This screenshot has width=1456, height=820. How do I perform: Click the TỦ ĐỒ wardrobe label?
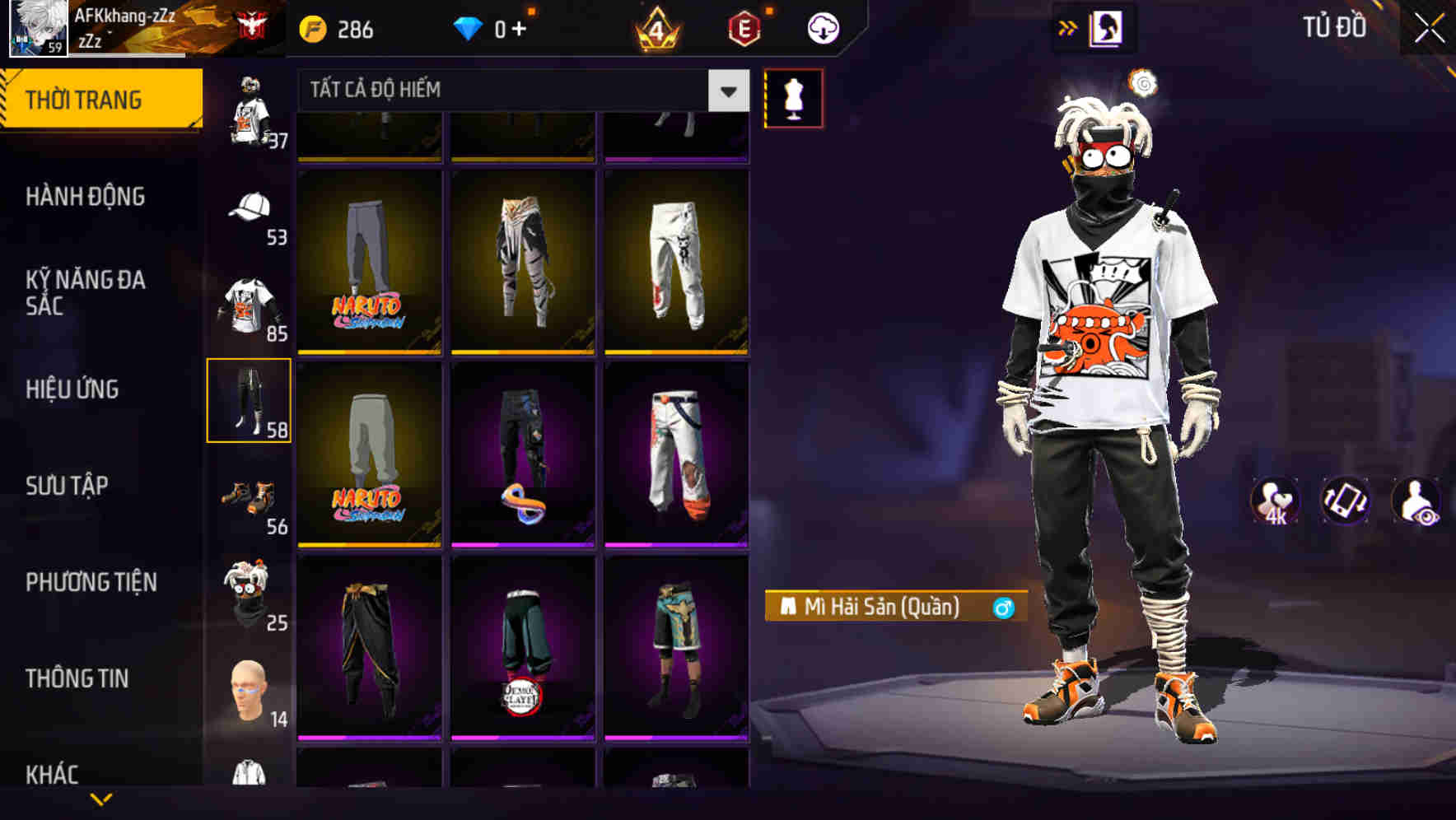[x=1334, y=26]
